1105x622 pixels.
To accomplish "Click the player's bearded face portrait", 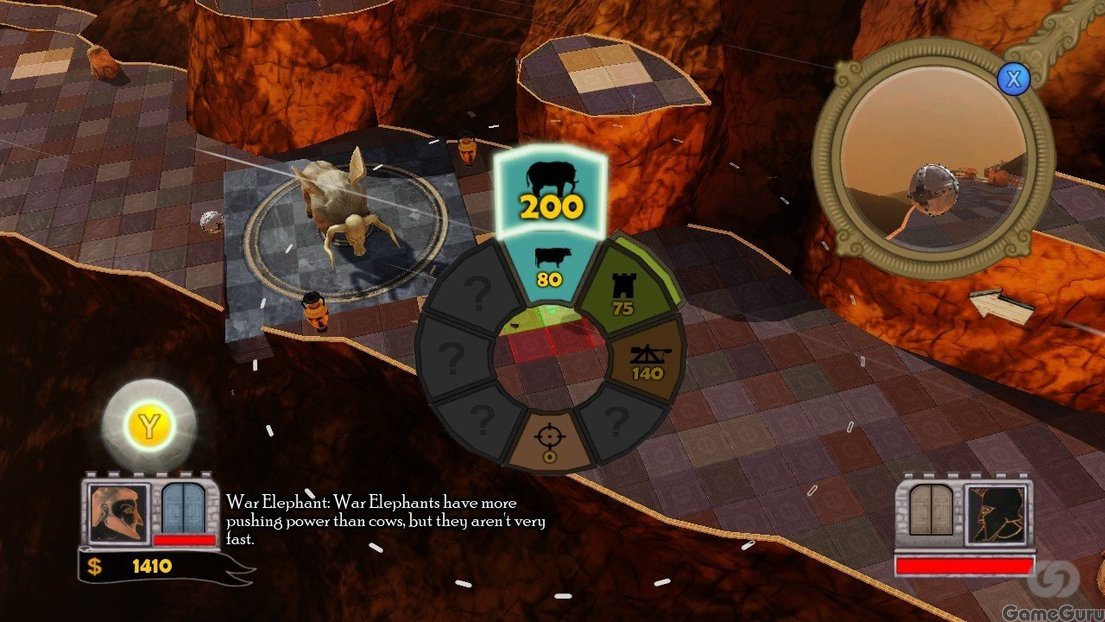I will [x=119, y=513].
